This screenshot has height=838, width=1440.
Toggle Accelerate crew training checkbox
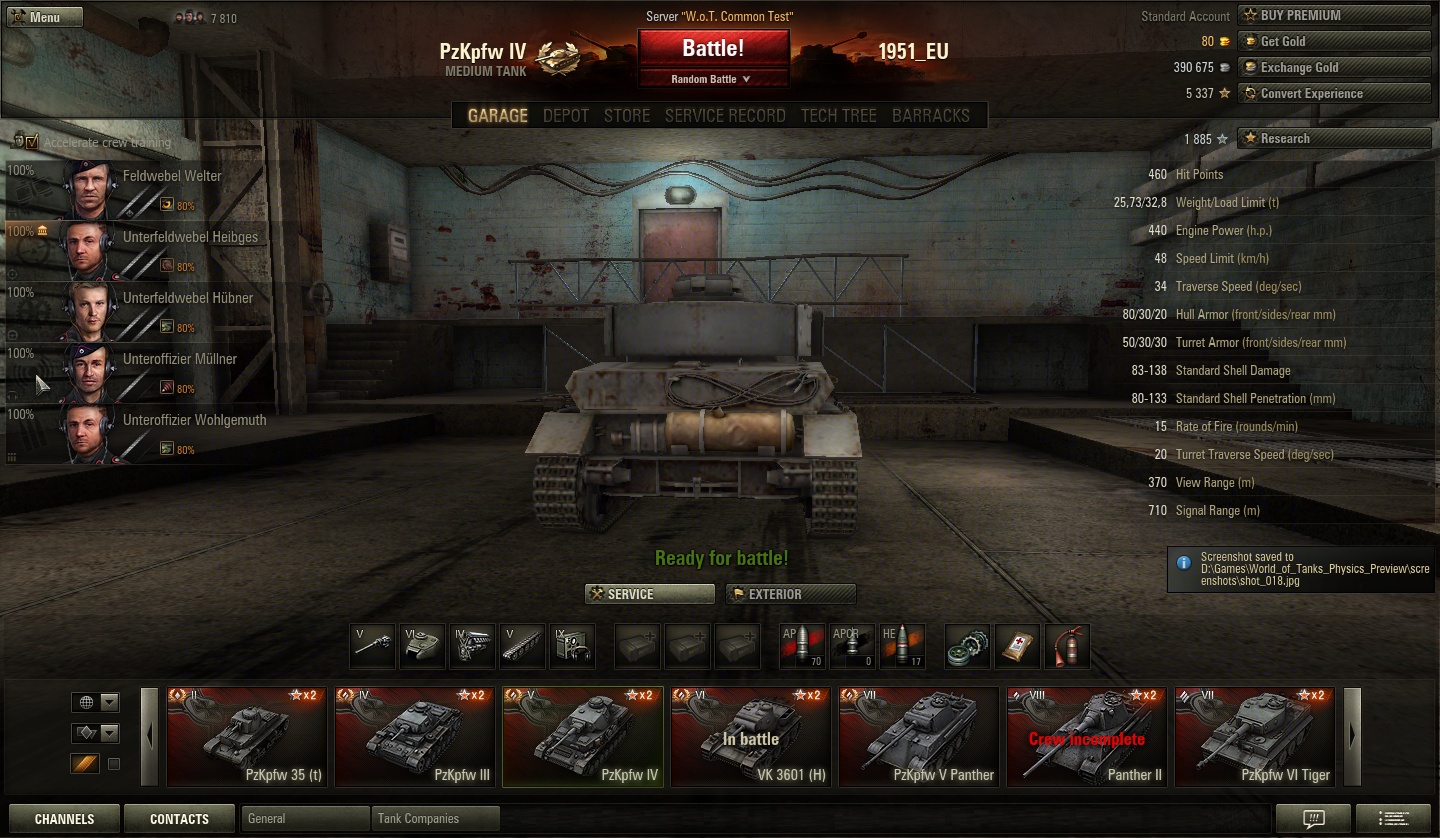coord(31,142)
